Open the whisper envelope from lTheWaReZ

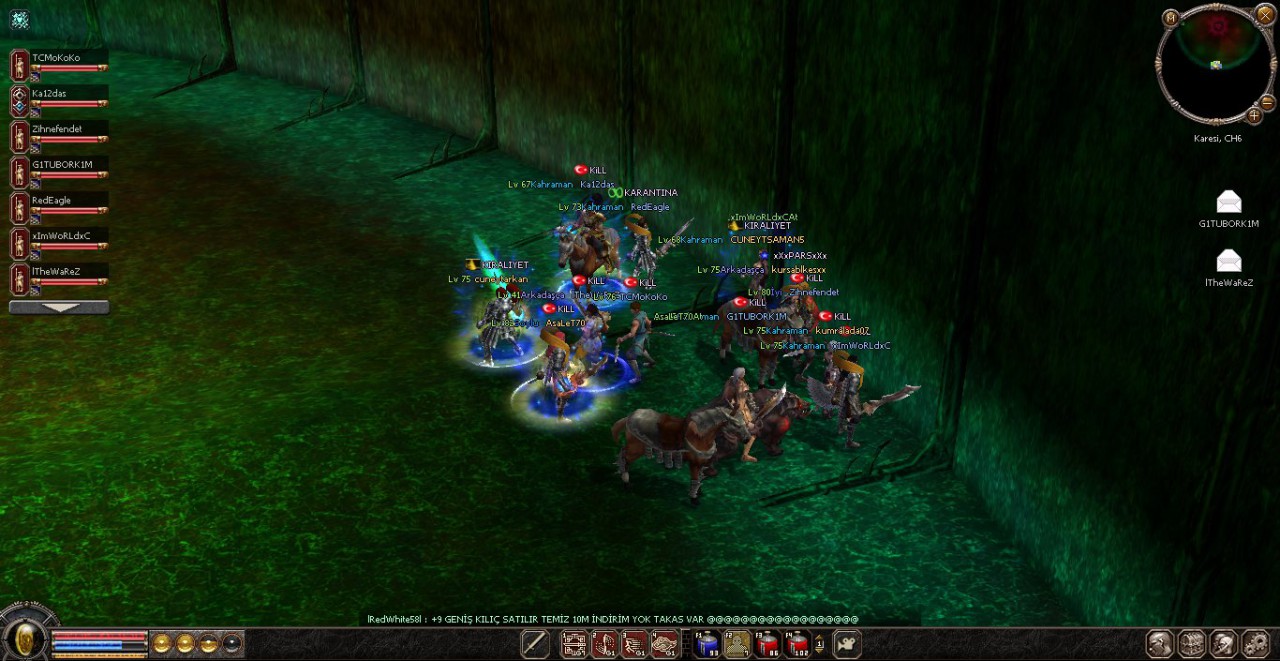pos(1228,261)
